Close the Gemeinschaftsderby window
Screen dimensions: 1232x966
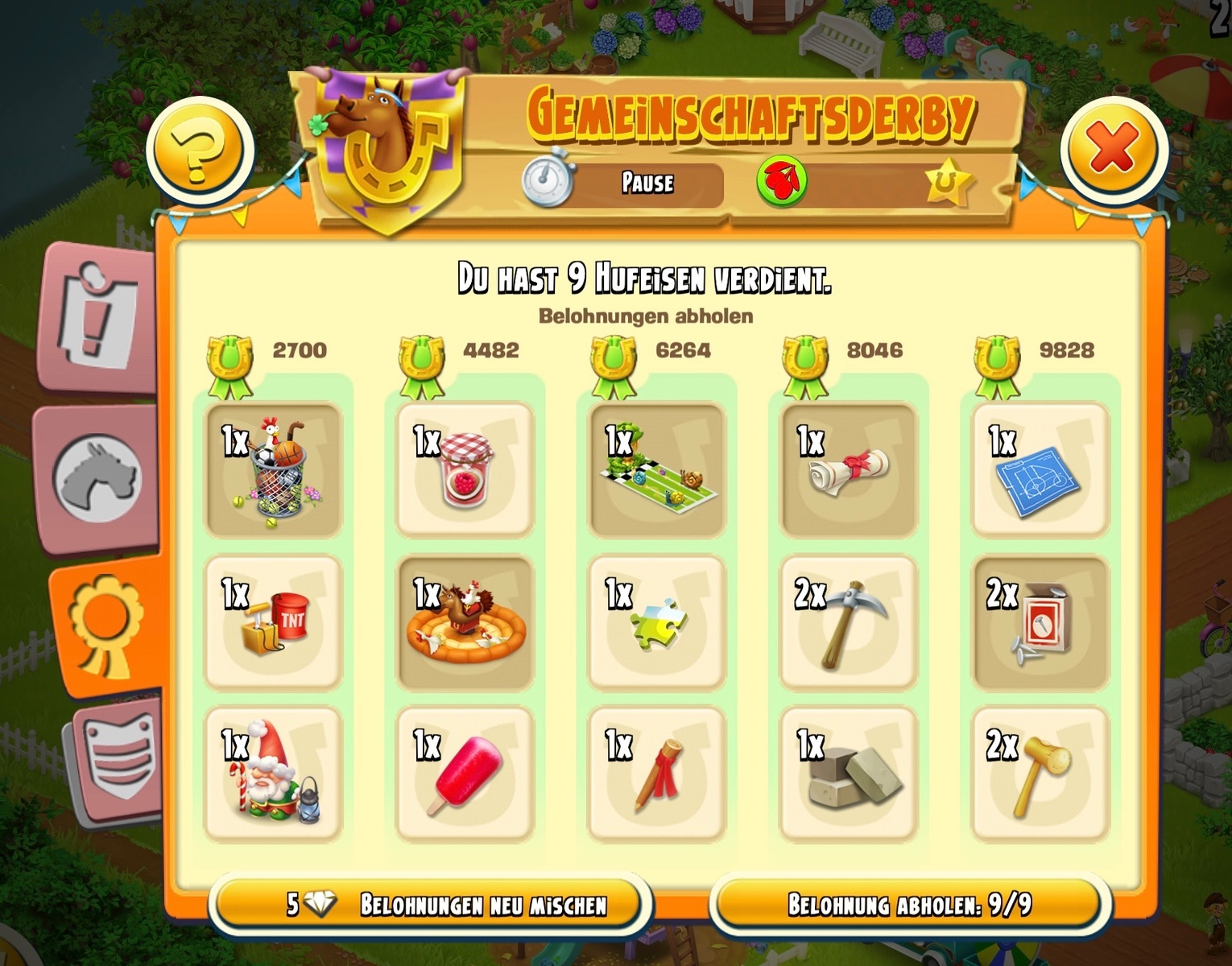tap(1113, 150)
